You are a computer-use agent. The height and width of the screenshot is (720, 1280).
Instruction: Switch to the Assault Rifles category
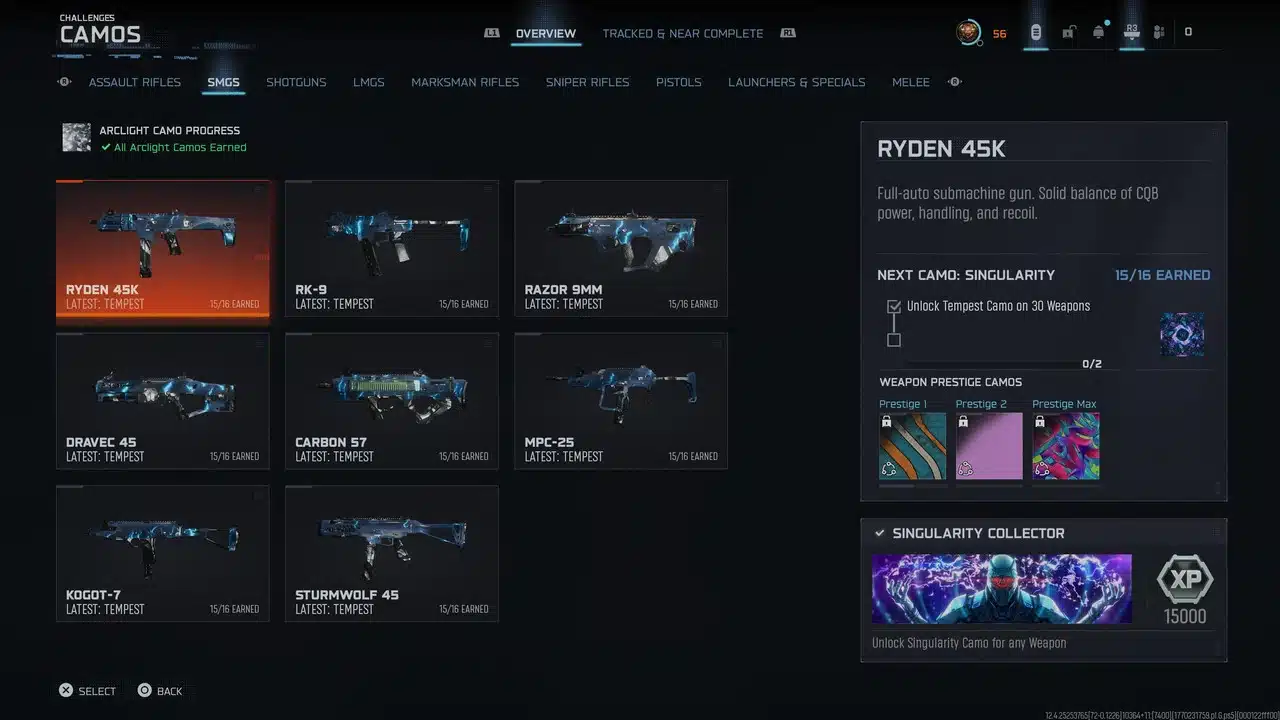click(x=135, y=82)
